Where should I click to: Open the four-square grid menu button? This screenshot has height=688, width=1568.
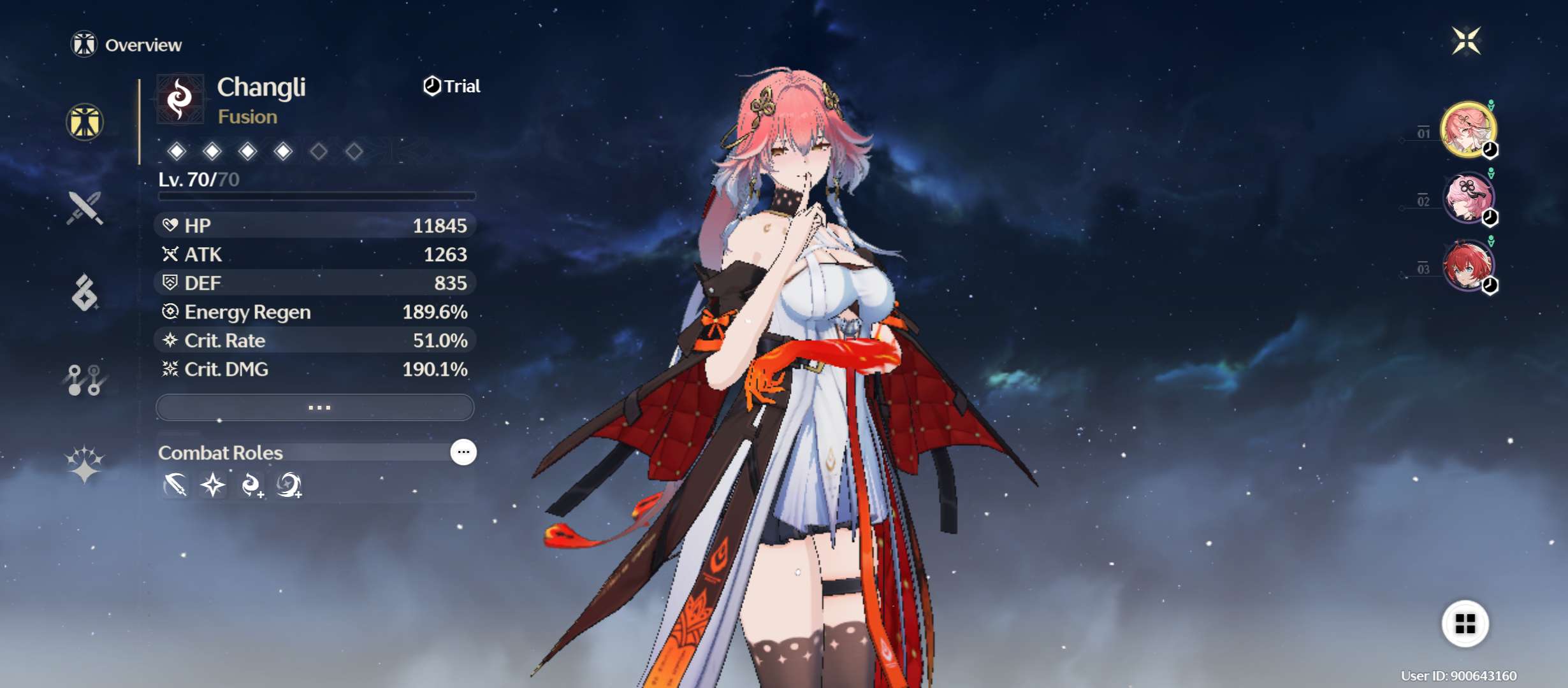click(x=1465, y=624)
